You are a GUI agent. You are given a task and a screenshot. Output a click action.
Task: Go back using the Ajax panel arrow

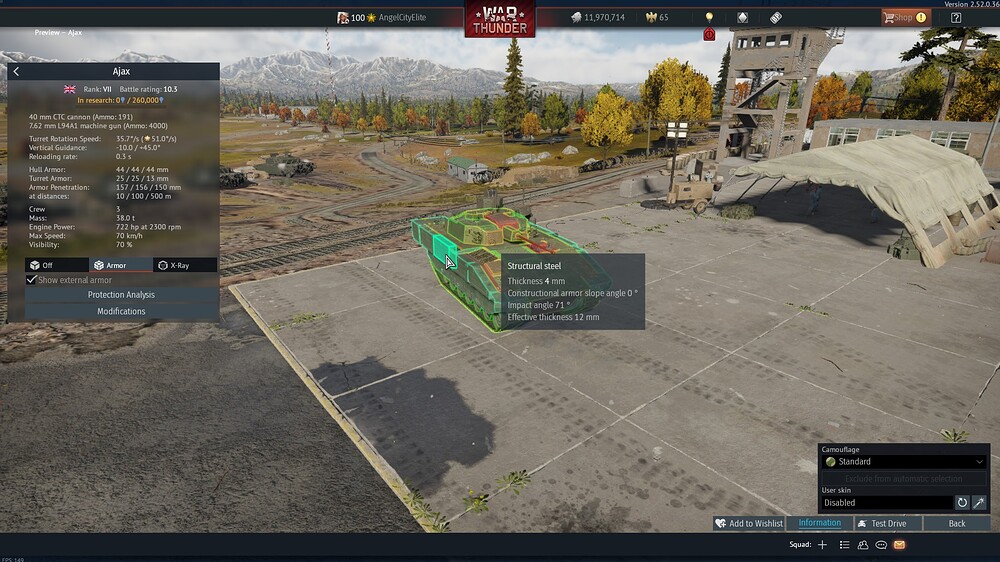point(16,72)
